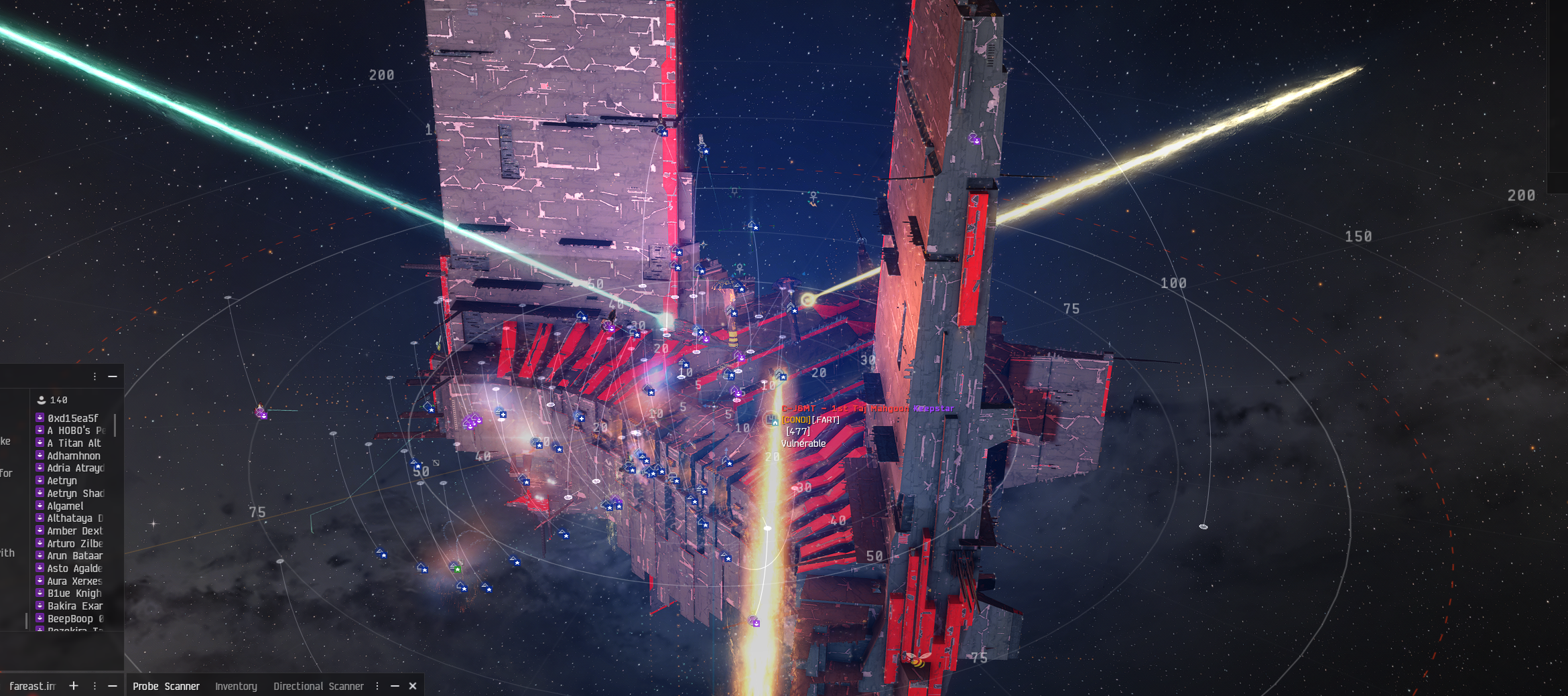Screen dimensions: 1568x696
Task: Open the member list panel options menu
Action: 94,376
